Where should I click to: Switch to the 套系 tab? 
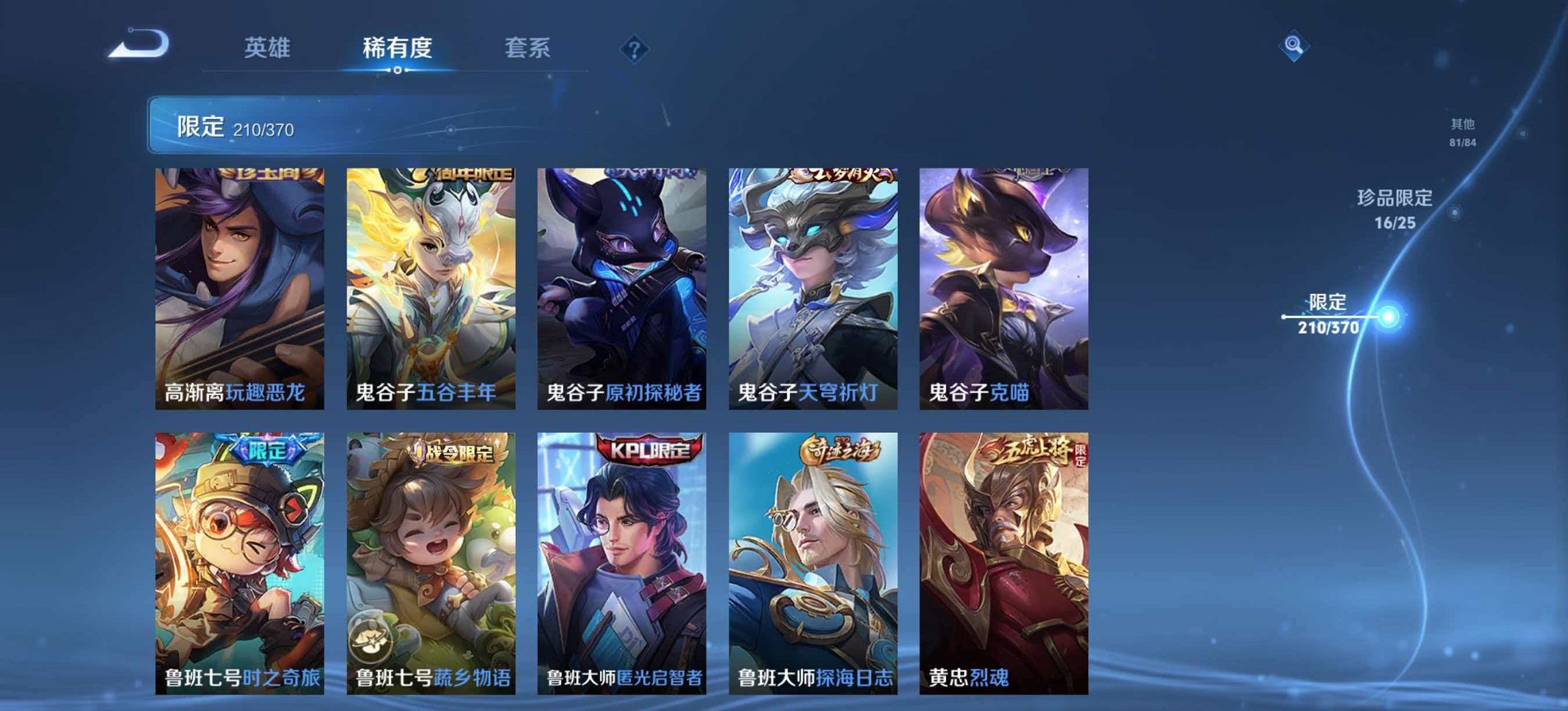pyautogui.click(x=527, y=48)
